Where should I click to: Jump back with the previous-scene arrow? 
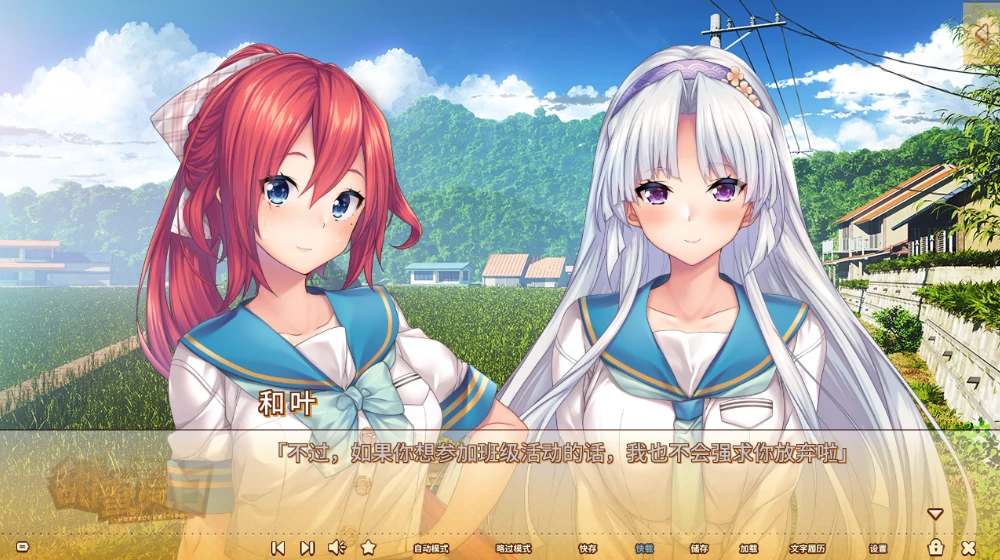click(278, 548)
